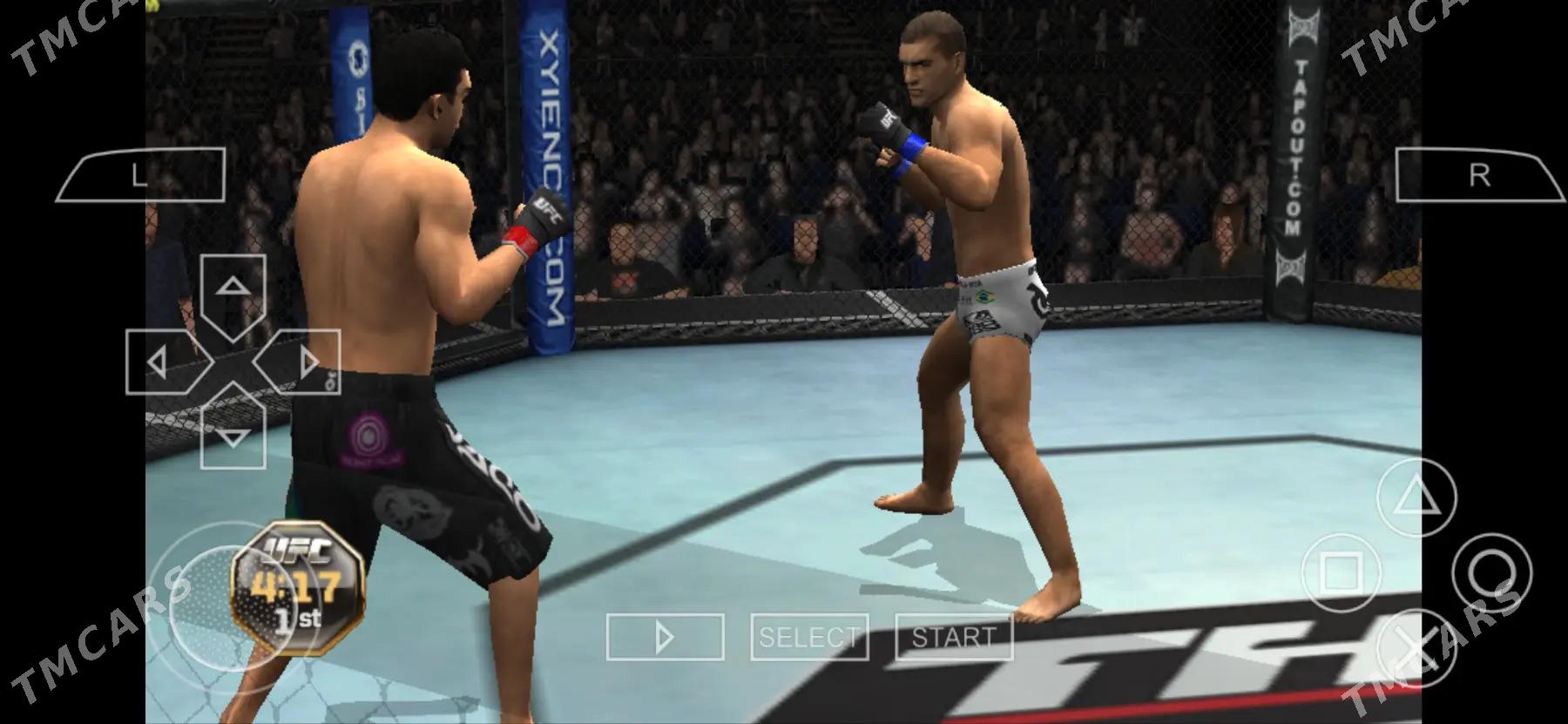Tap the D-pad left arrow
The image size is (1568, 724).
click(159, 362)
